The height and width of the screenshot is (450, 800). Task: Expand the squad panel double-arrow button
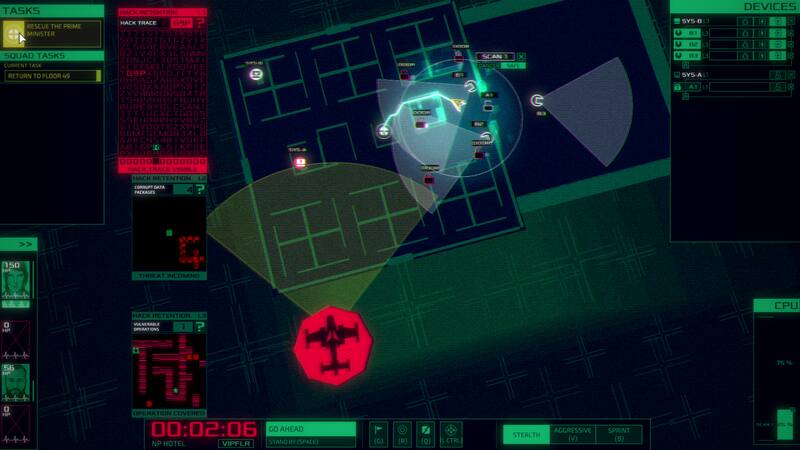click(26, 244)
